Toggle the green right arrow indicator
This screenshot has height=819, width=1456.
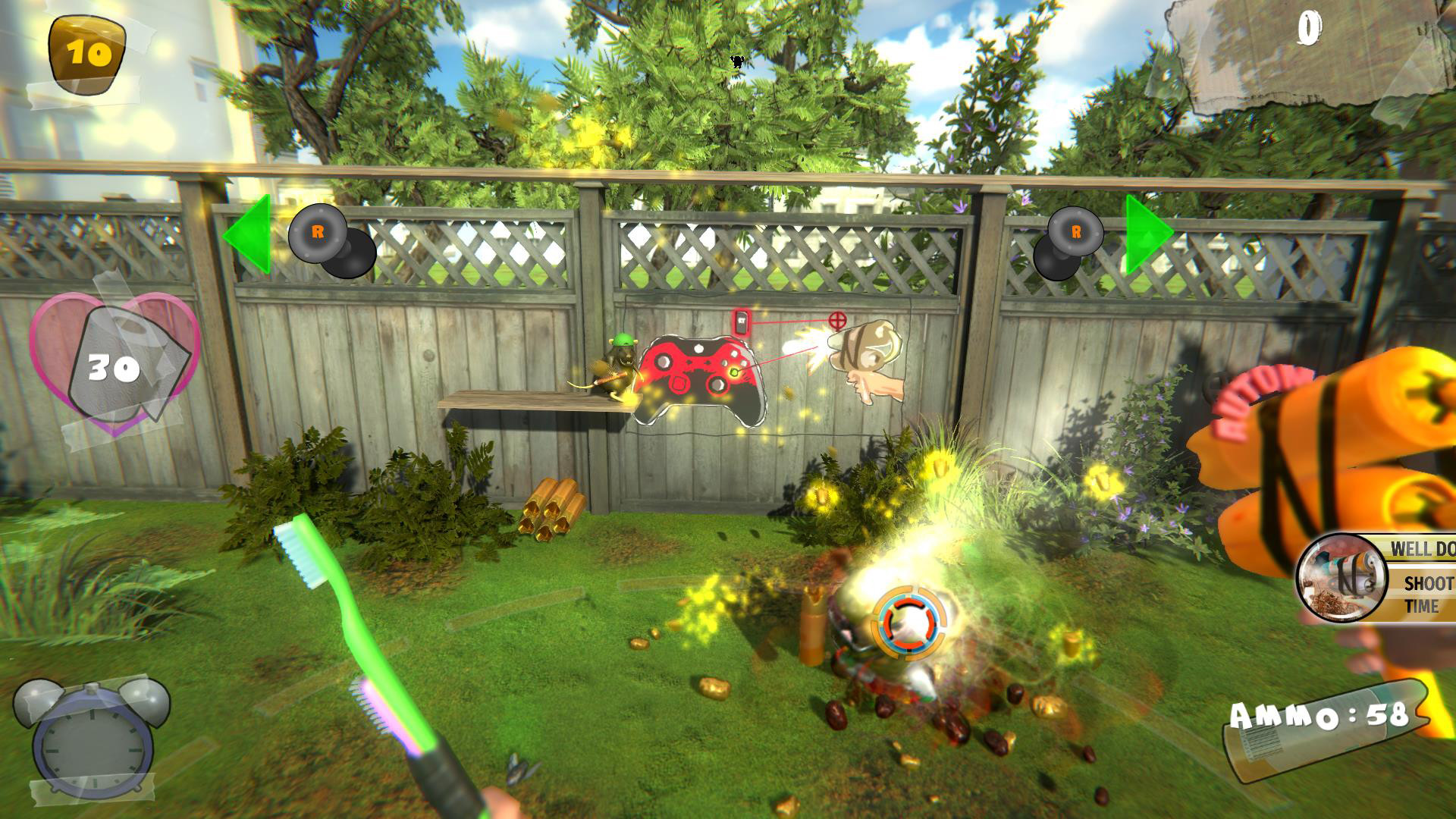pos(1146,234)
